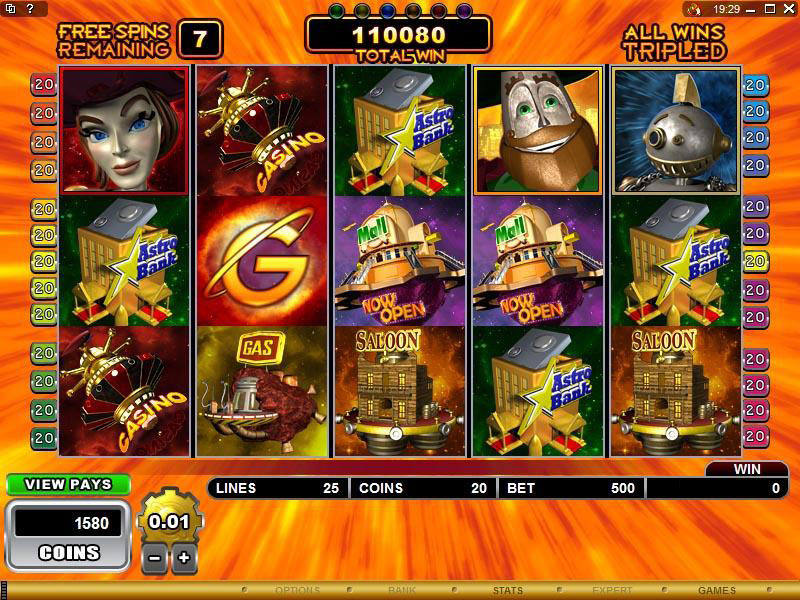This screenshot has width=800, height=600.
Task: Open the Stats panel
Action: [507, 591]
